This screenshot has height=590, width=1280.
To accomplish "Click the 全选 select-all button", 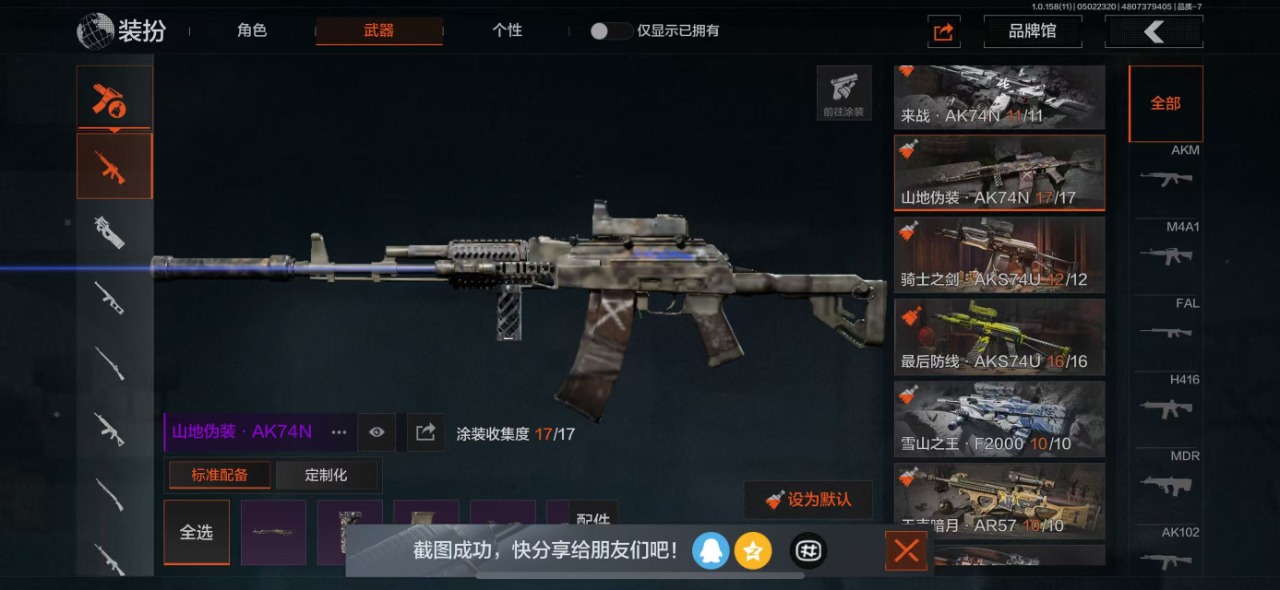I will click(196, 532).
